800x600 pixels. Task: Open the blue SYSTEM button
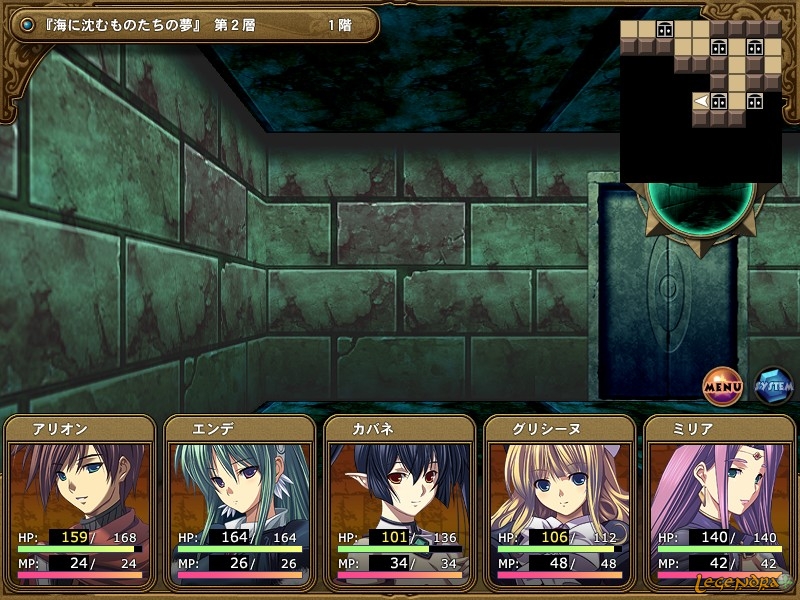click(773, 385)
